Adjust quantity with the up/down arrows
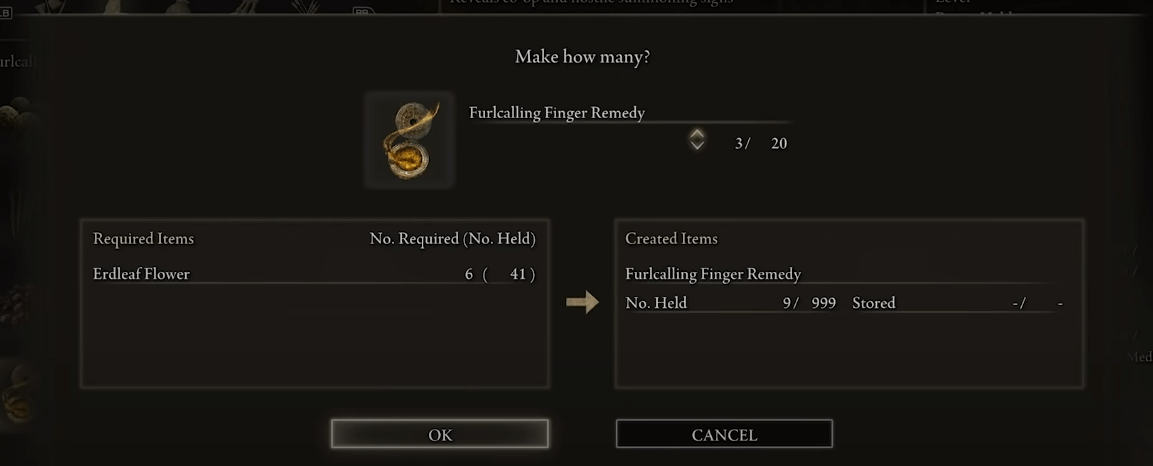The width and height of the screenshot is (1153, 466). 697,140
